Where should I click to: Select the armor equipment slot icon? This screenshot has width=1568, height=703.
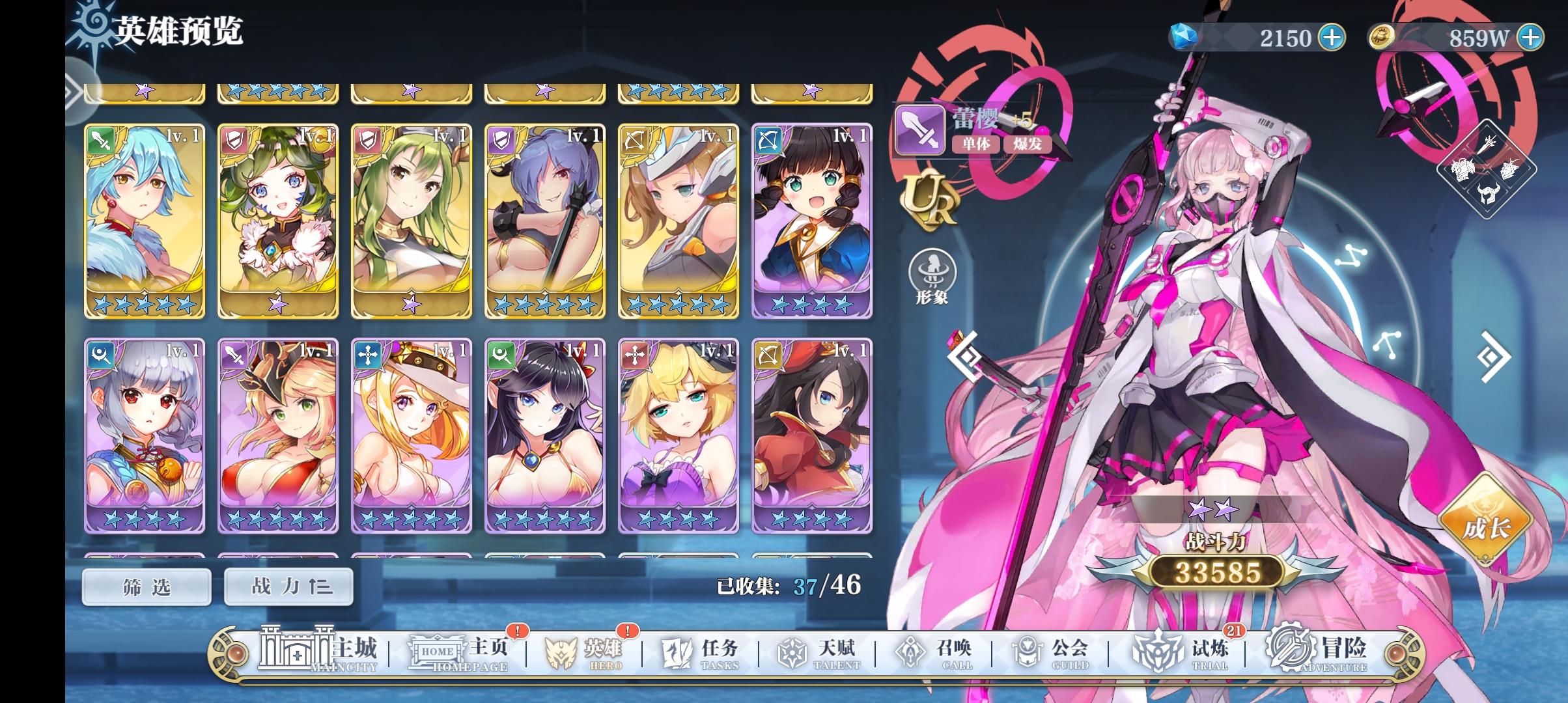[x=1463, y=169]
